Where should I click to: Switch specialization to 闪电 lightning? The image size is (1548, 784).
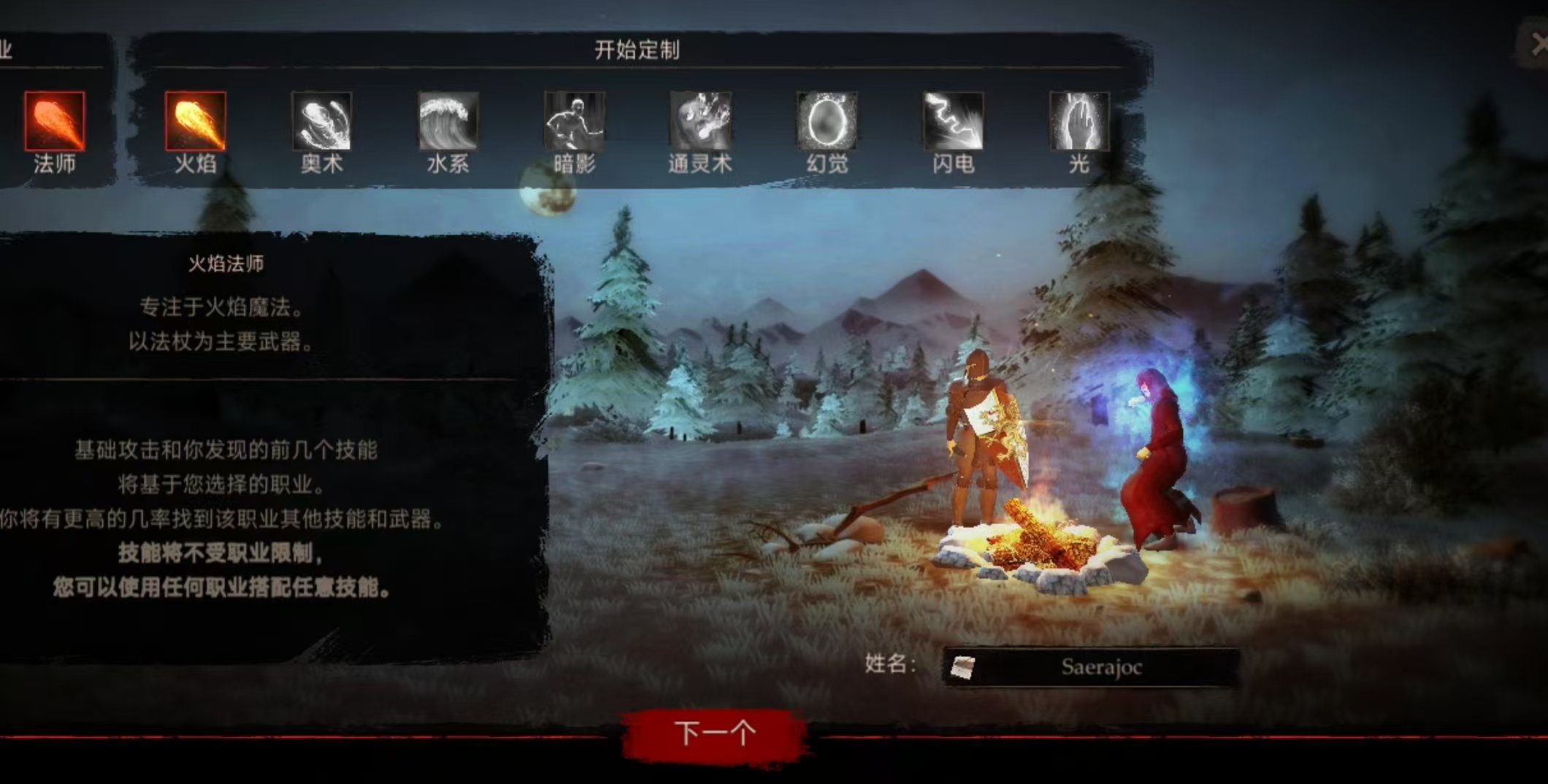point(954,121)
